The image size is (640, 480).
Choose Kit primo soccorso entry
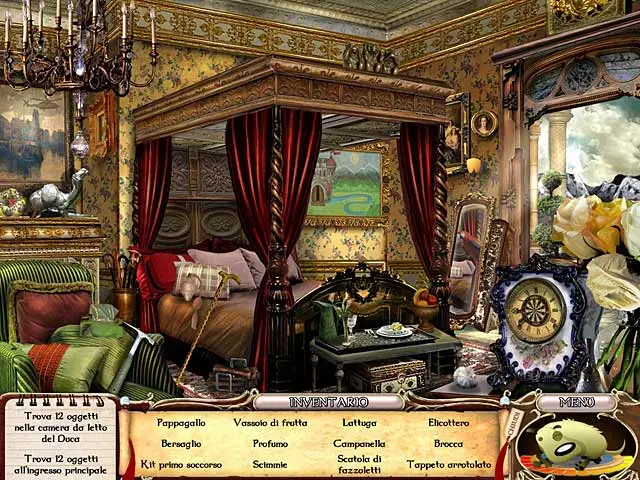181,464
